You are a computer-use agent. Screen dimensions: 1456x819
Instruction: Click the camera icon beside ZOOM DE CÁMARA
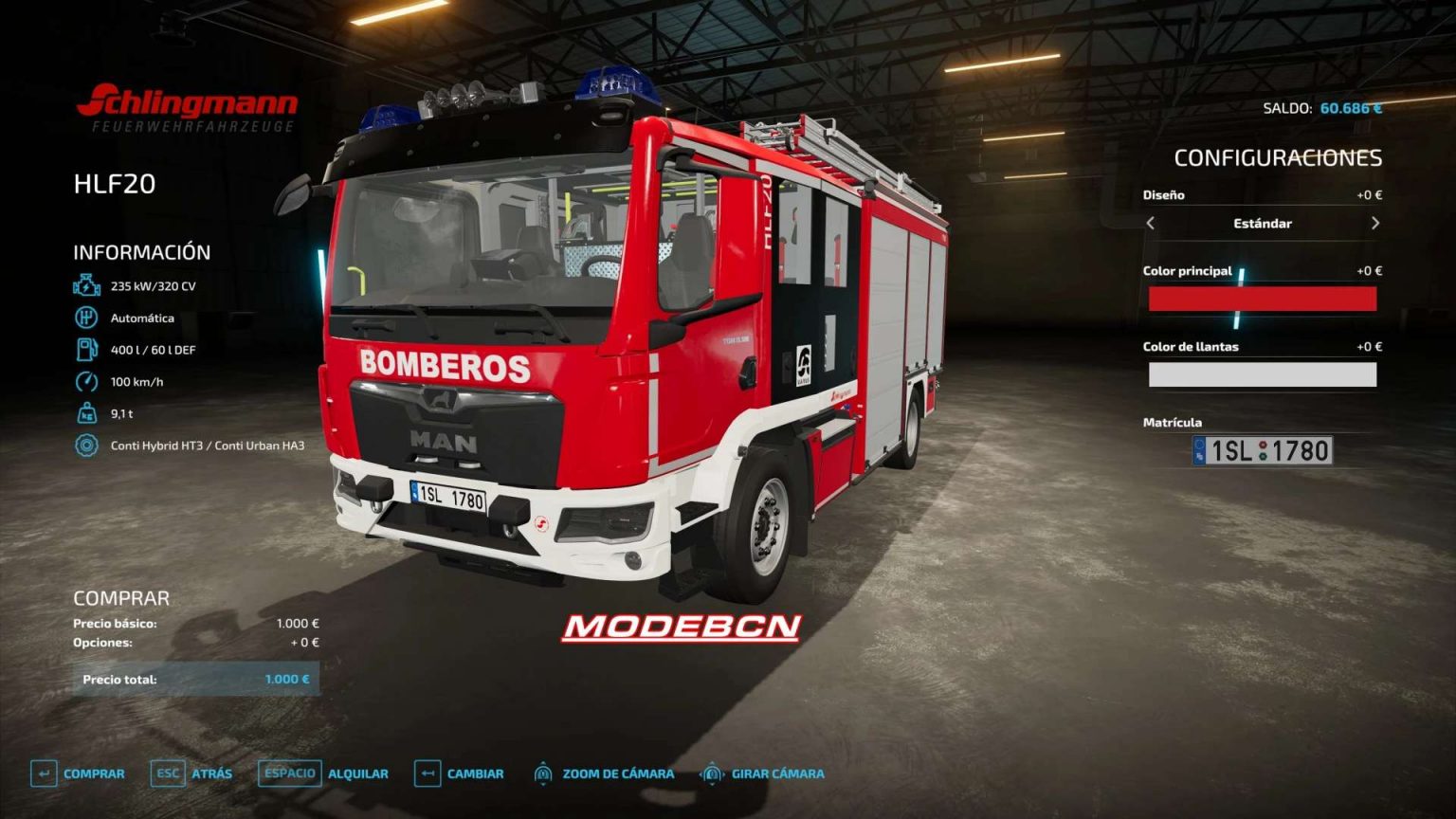coord(545,773)
